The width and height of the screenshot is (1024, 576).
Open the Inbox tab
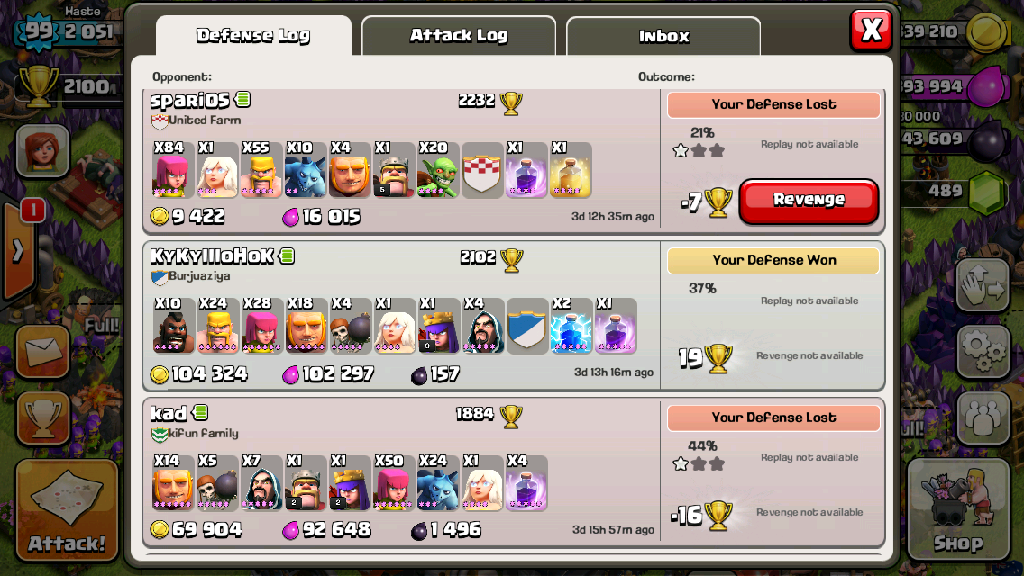click(663, 37)
